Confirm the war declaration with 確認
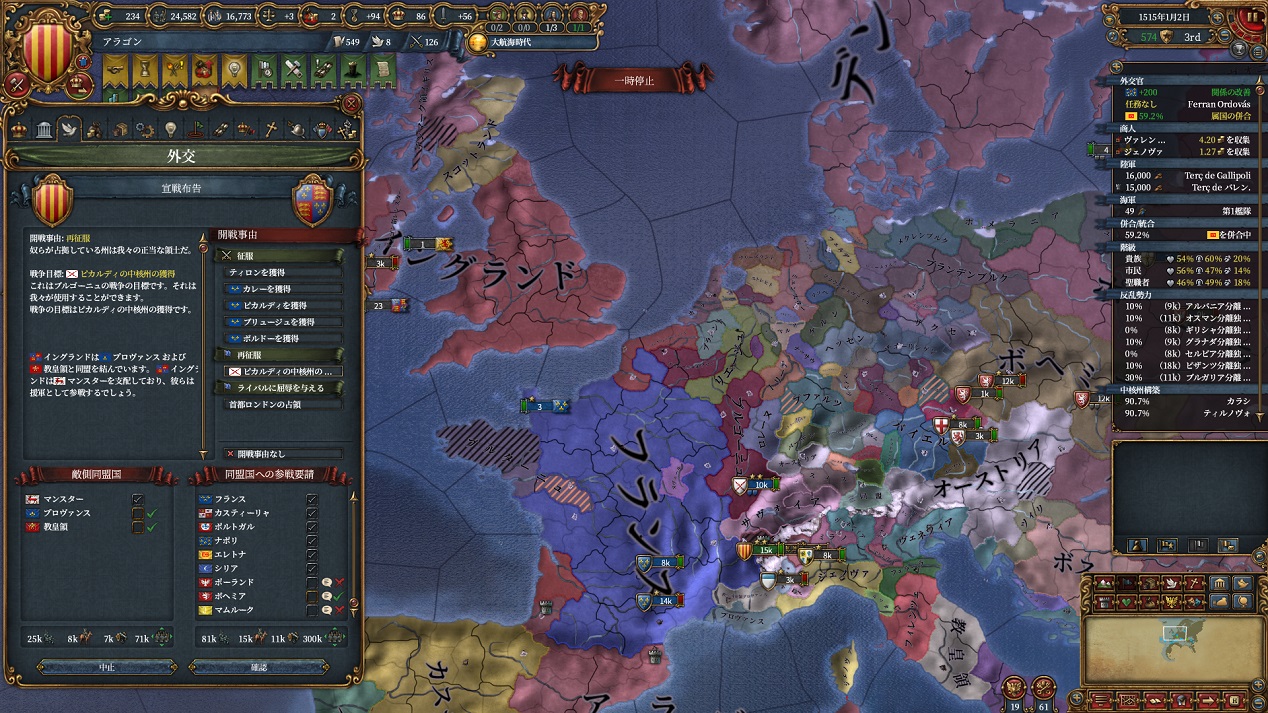1268x713 pixels. 258,667
